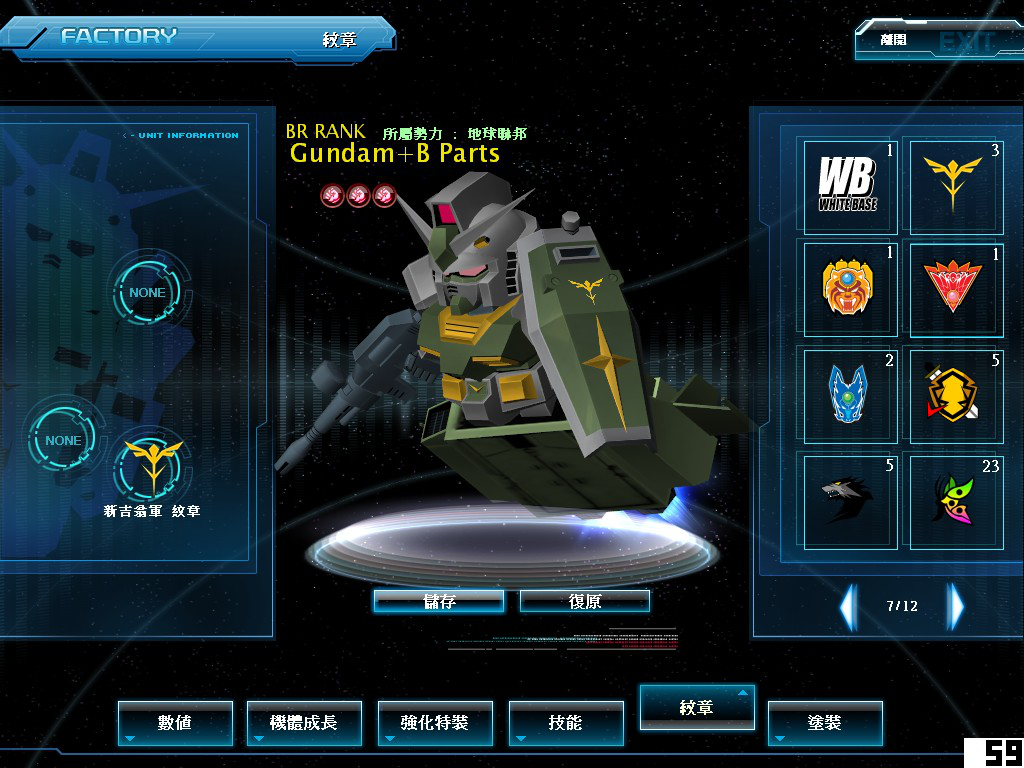This screenshot has height=768, width=1024.
Task: Open the 塗裝 paint tab
Action: pyautogui.click(x=825, y=722)
